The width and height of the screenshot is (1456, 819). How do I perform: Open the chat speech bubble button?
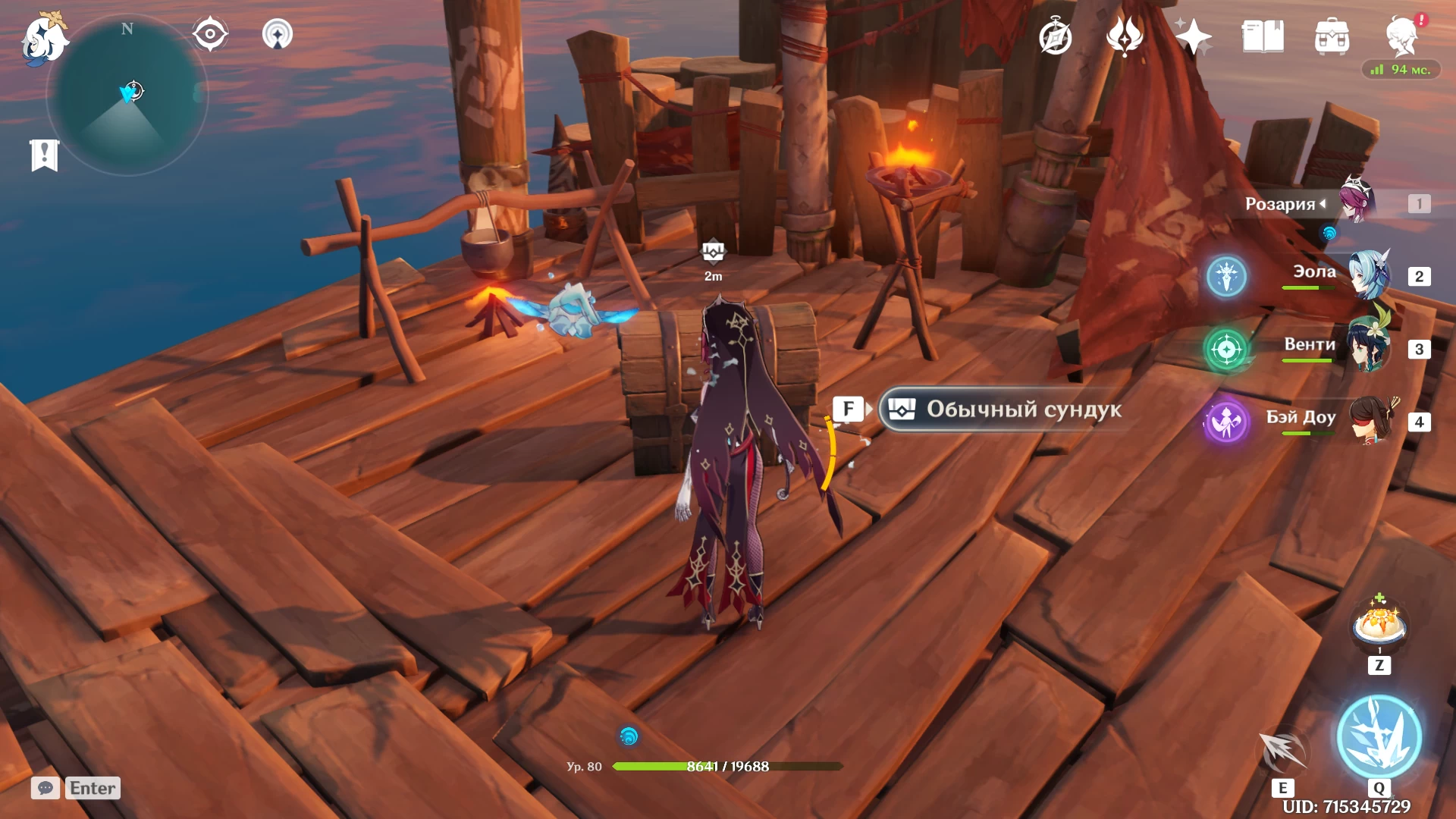point(45,788)
